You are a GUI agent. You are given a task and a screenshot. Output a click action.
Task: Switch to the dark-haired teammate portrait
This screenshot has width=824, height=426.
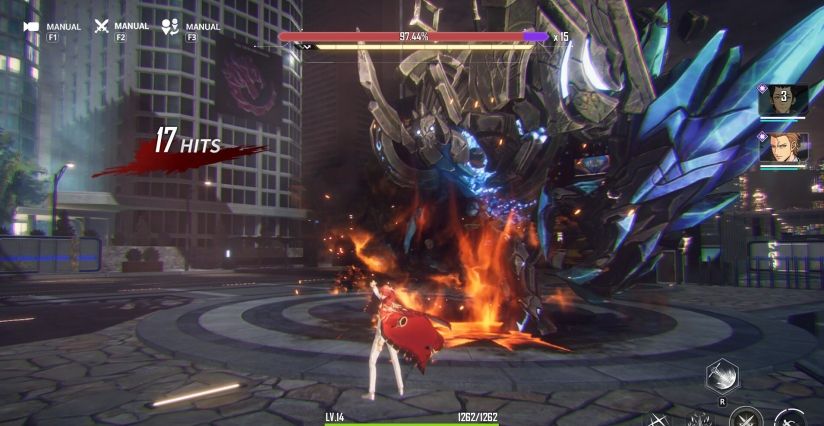tap(784, 99)
